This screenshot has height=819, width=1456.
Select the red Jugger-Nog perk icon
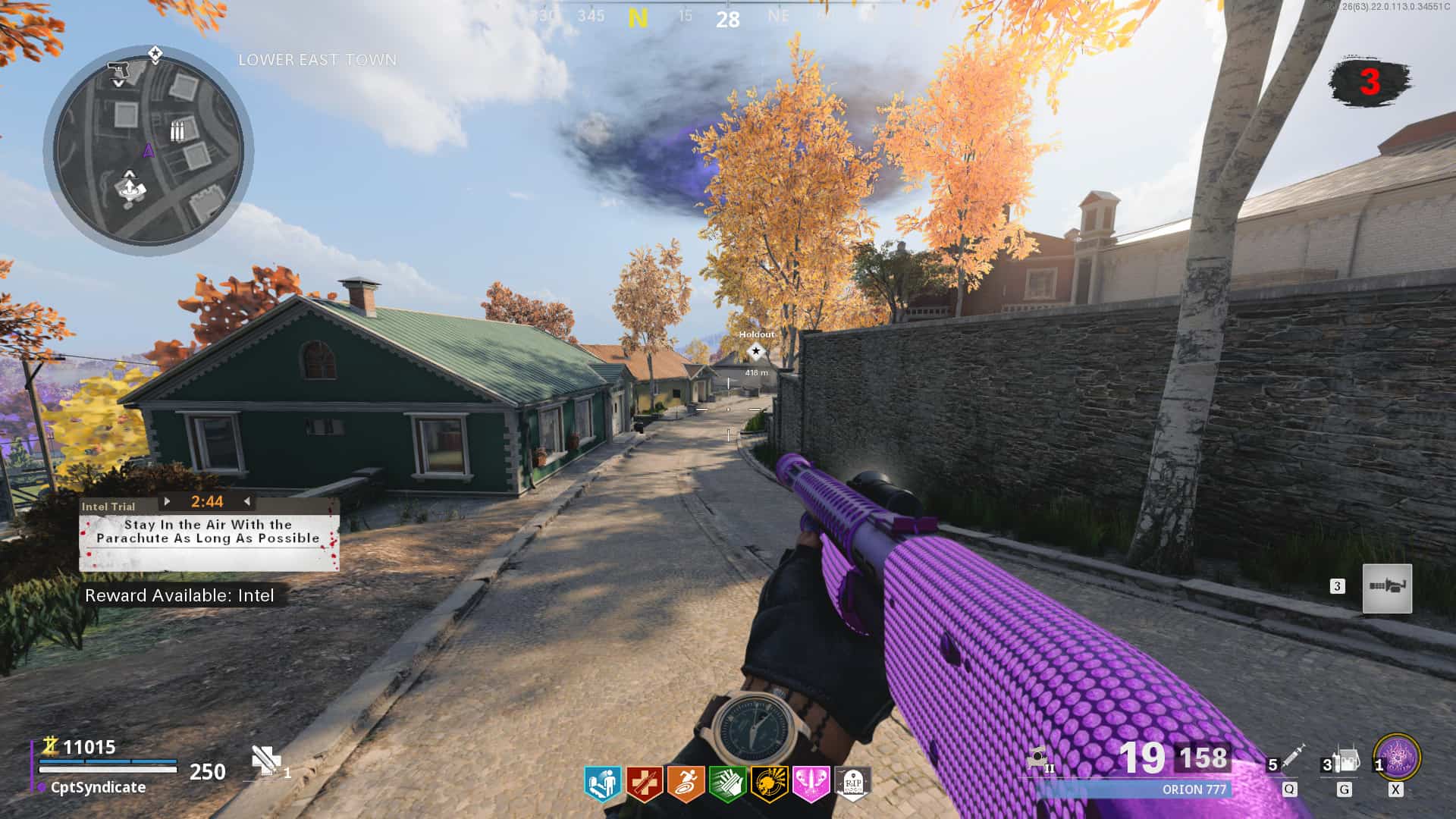644,783
